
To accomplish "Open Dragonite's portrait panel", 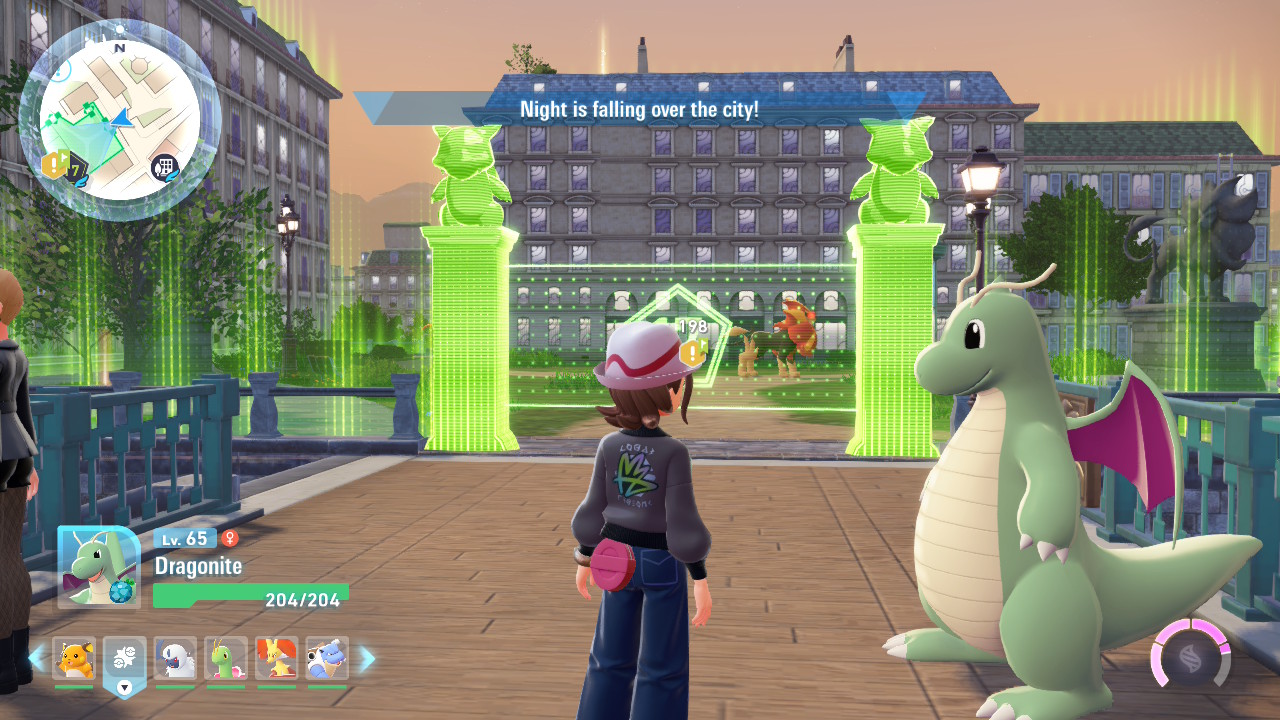I will 99,567.
